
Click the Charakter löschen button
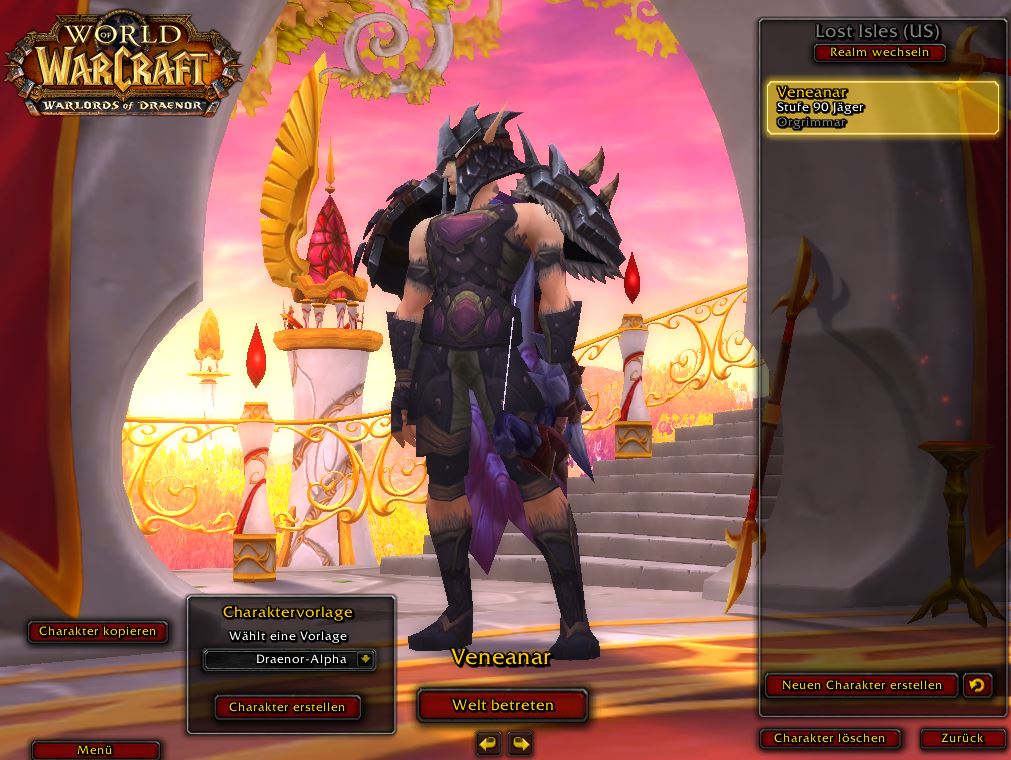[829, 738]
